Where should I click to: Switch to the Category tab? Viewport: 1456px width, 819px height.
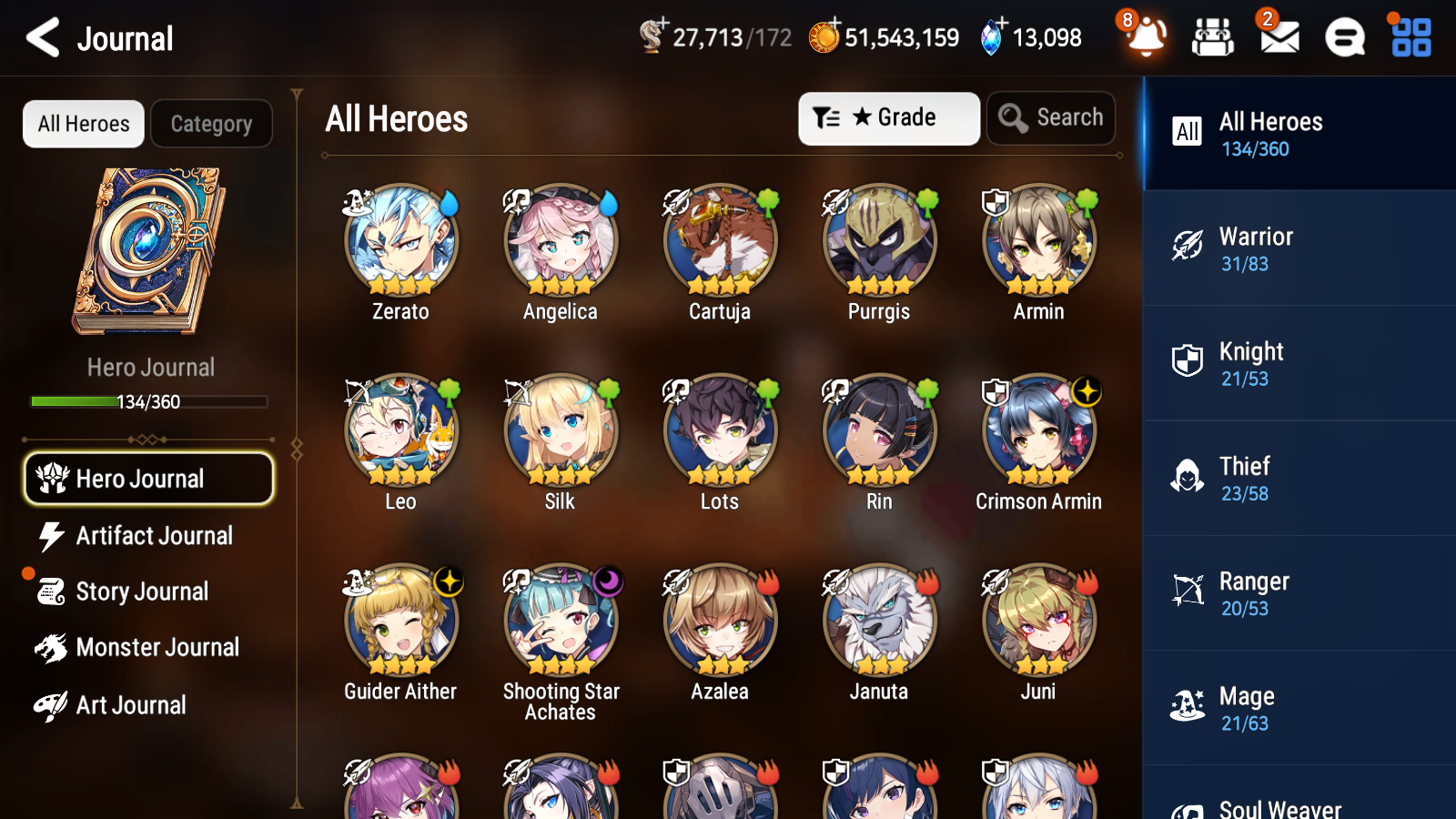point(211,124)
